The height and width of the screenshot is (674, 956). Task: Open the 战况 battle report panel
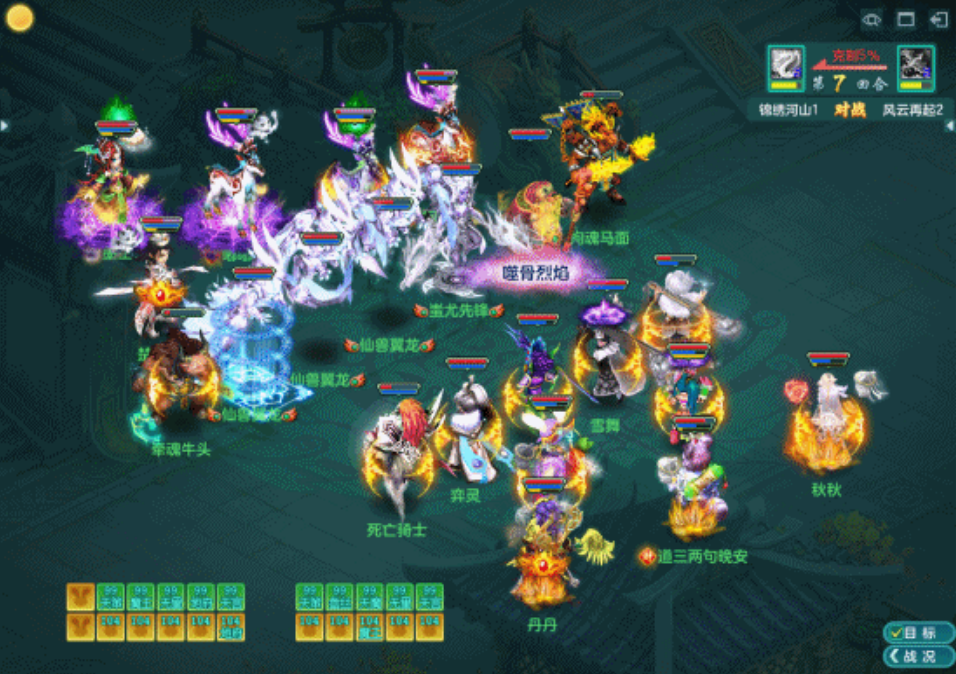pyautogui.click(x=918, y=656)
